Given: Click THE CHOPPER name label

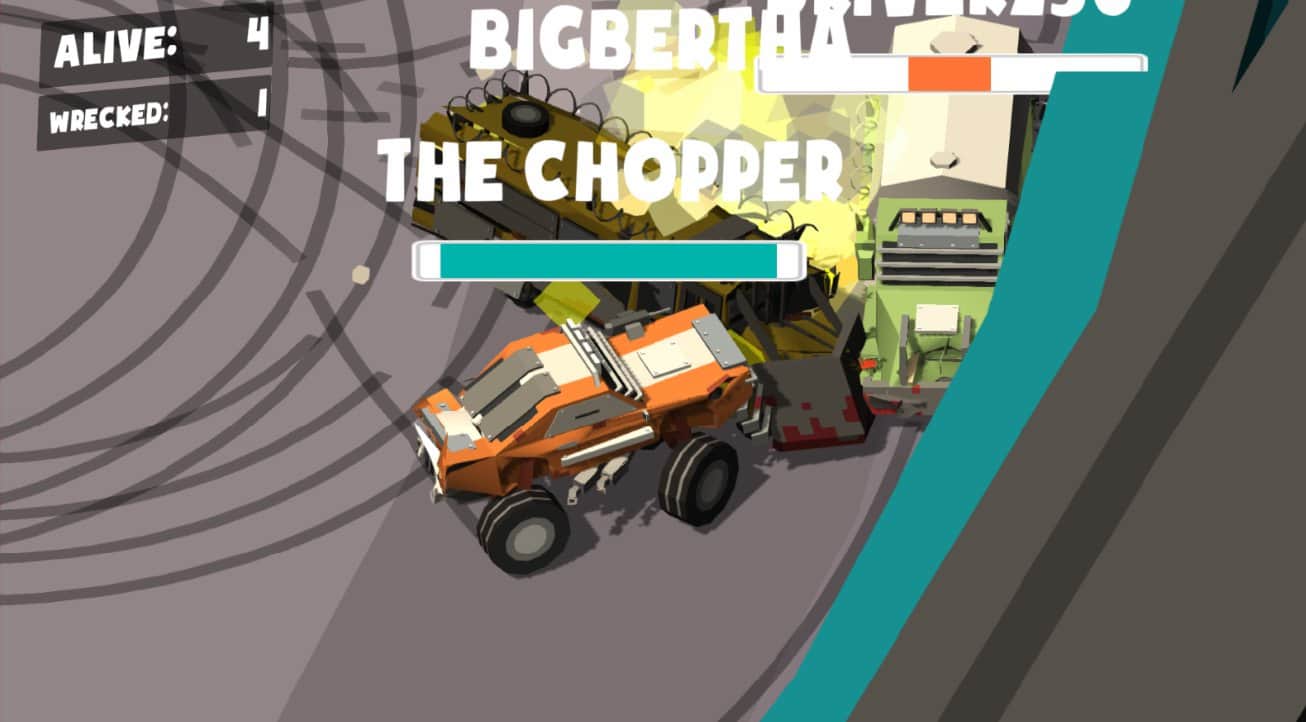Looking at the screenshot, I should pyautogui.click(x=613, y=170).
